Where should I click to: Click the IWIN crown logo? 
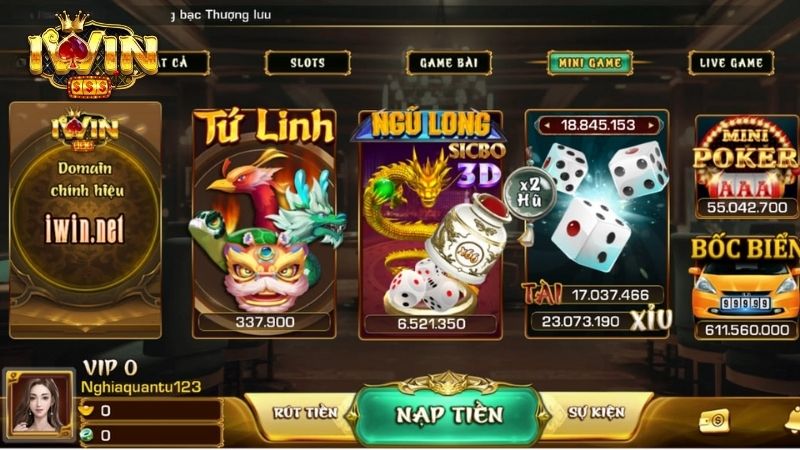pos(92,55)
